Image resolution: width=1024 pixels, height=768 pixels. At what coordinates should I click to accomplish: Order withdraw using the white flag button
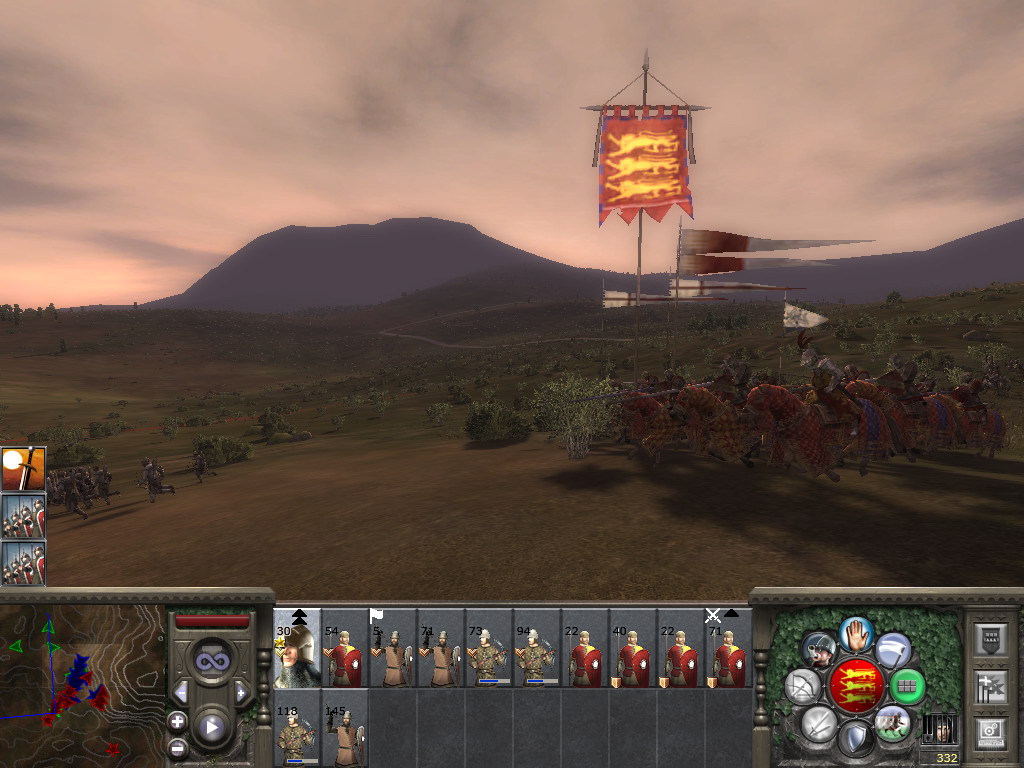[892, 650]
